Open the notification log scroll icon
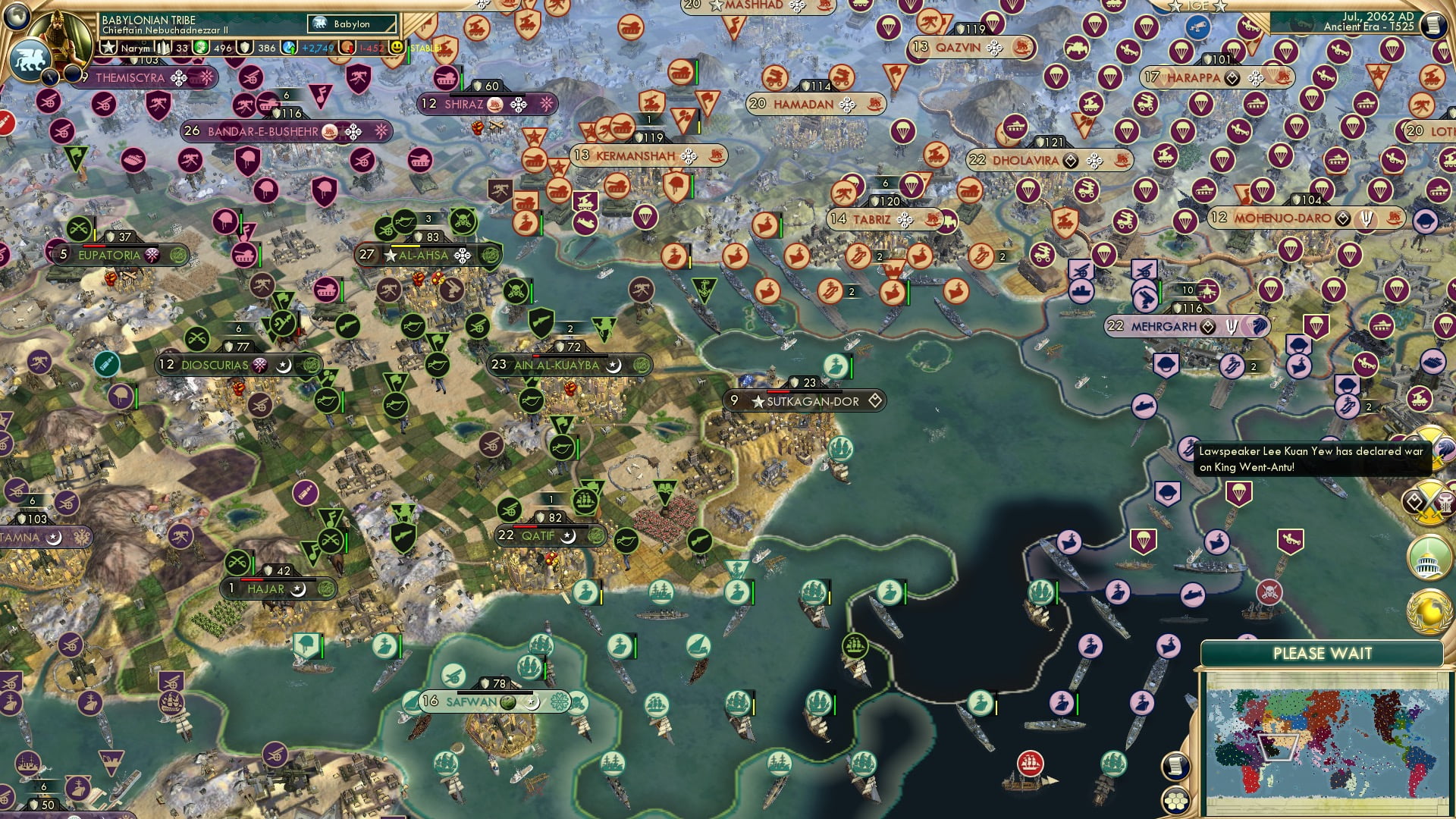This screenshot has width=1456, height=819. point(1175,764)
